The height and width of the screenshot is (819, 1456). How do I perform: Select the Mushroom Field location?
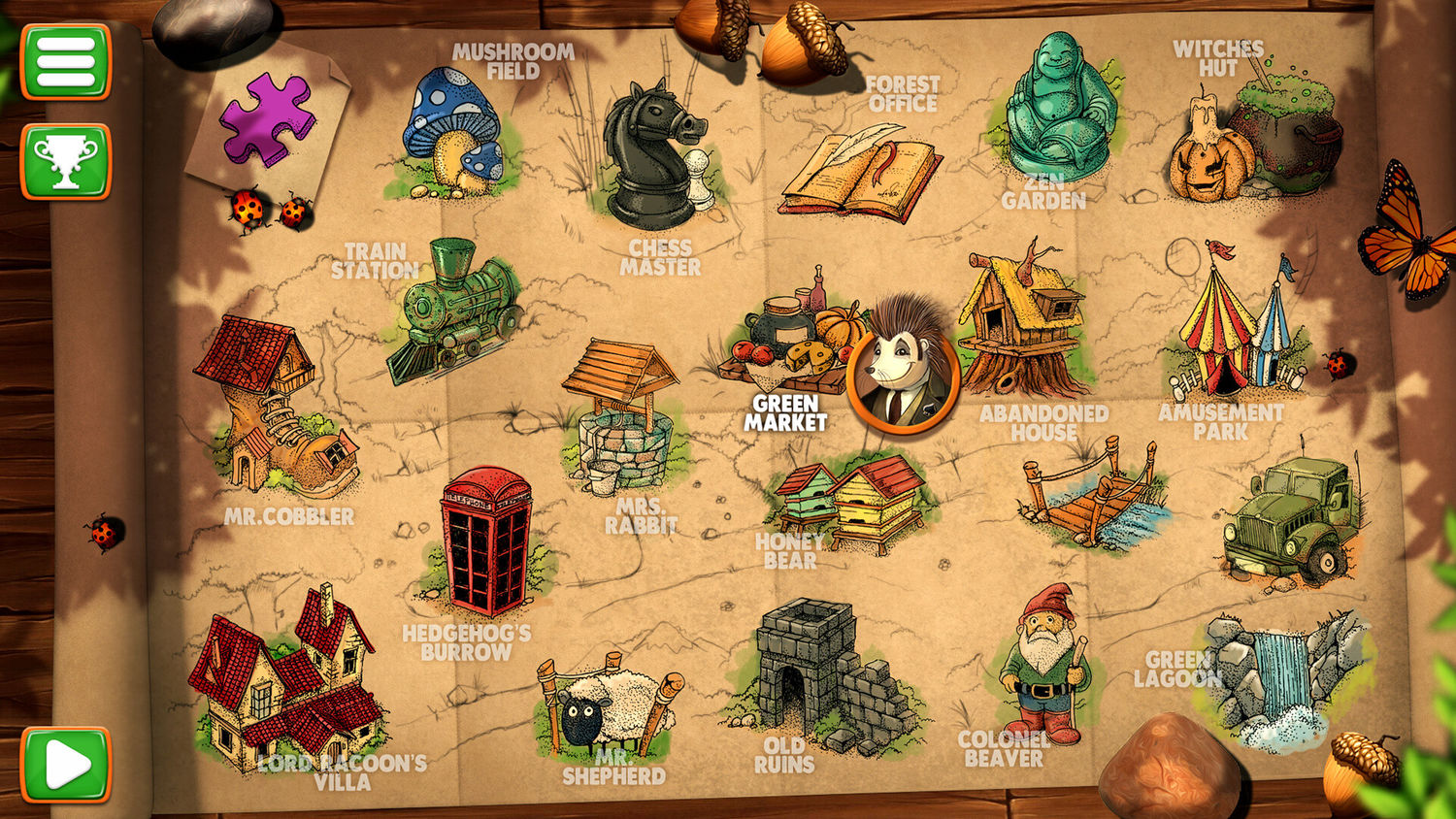click(x=454, y=131)
